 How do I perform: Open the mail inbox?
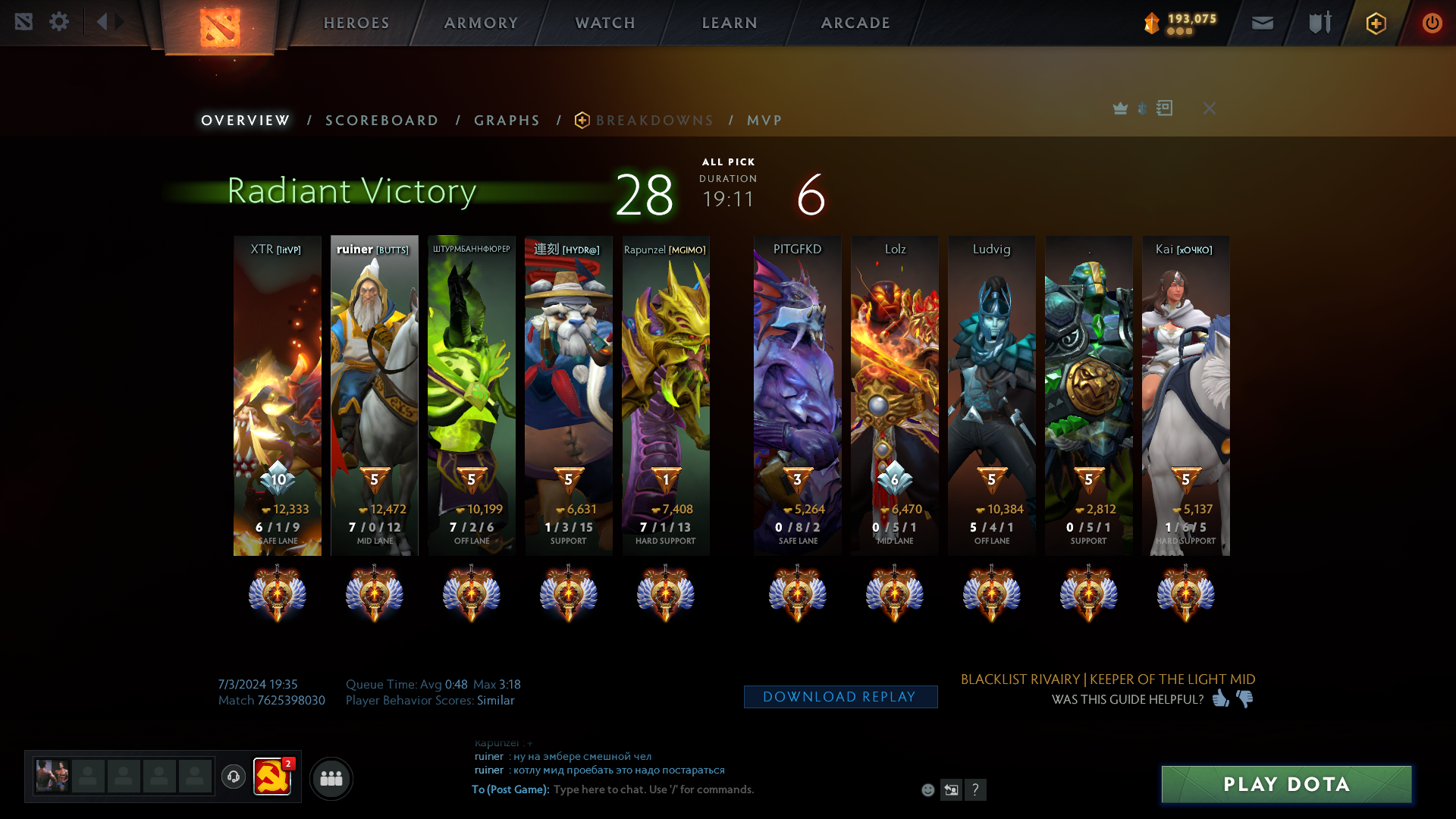pos(1262,24)
